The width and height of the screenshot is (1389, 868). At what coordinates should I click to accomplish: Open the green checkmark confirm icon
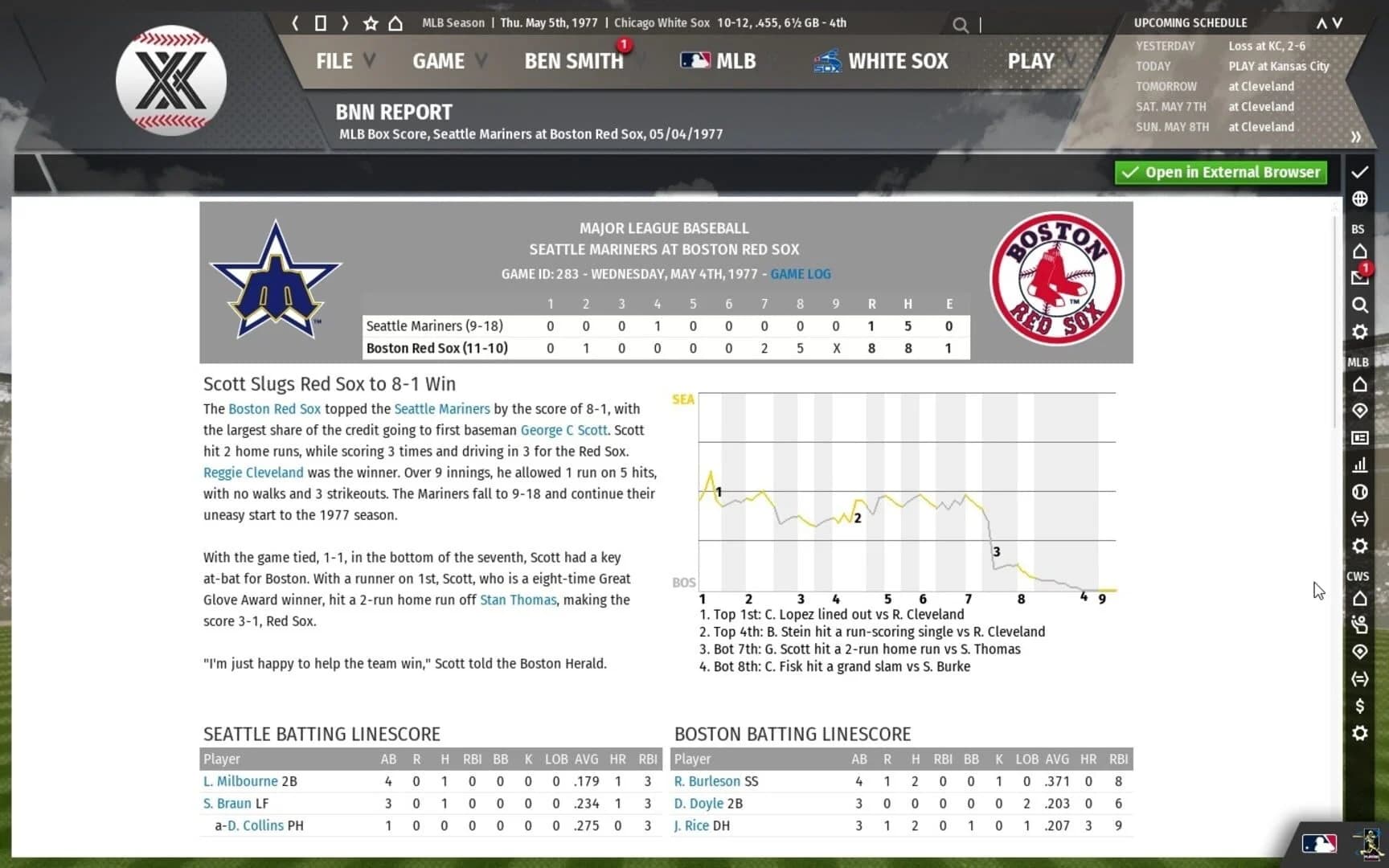tap(1359, 171)
